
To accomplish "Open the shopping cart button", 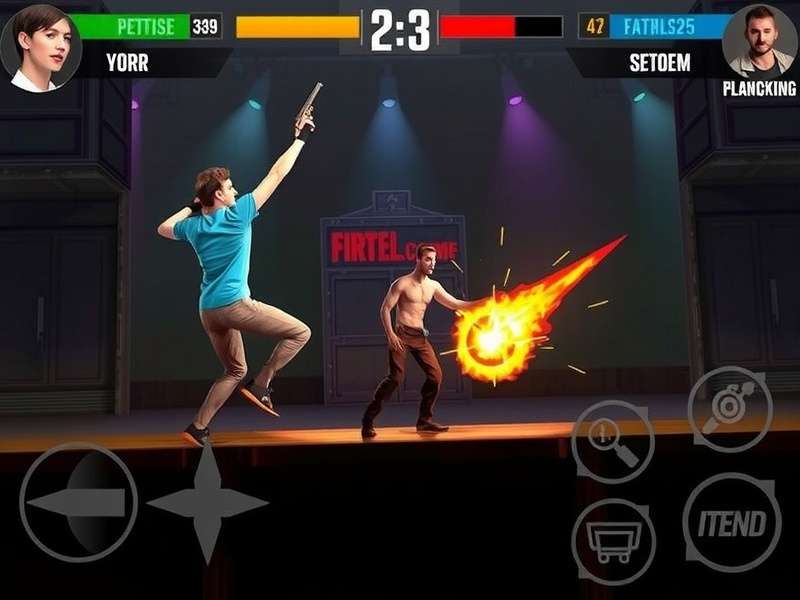I will click(612, 541).
